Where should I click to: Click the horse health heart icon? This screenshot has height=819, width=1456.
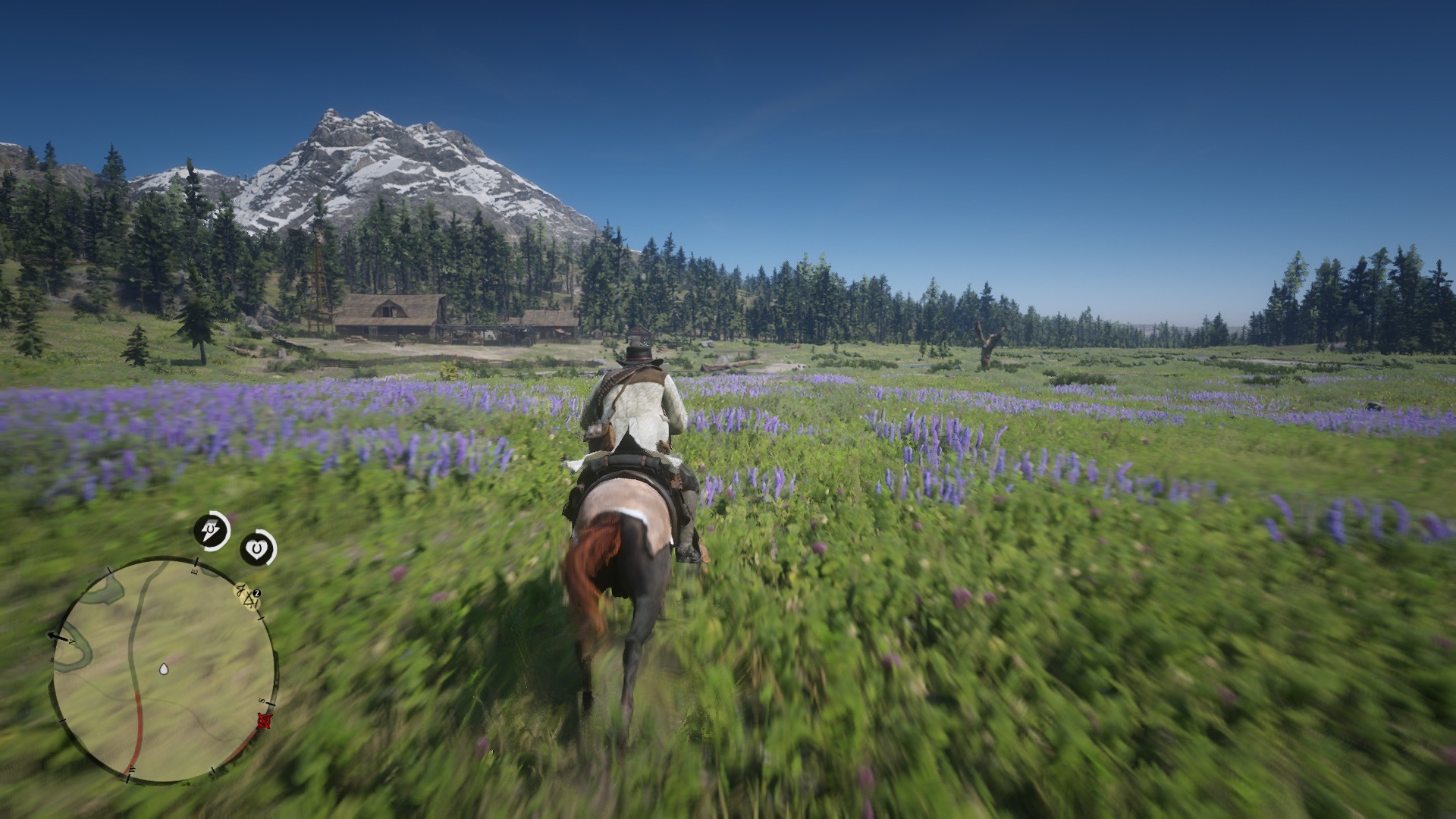(x=259, y=548)
